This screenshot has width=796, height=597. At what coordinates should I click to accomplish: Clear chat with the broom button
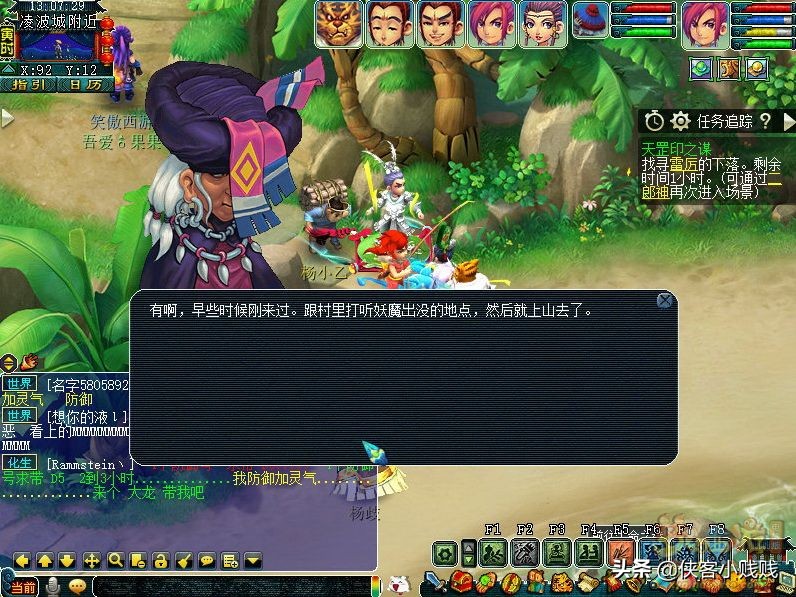coord(184,560)
